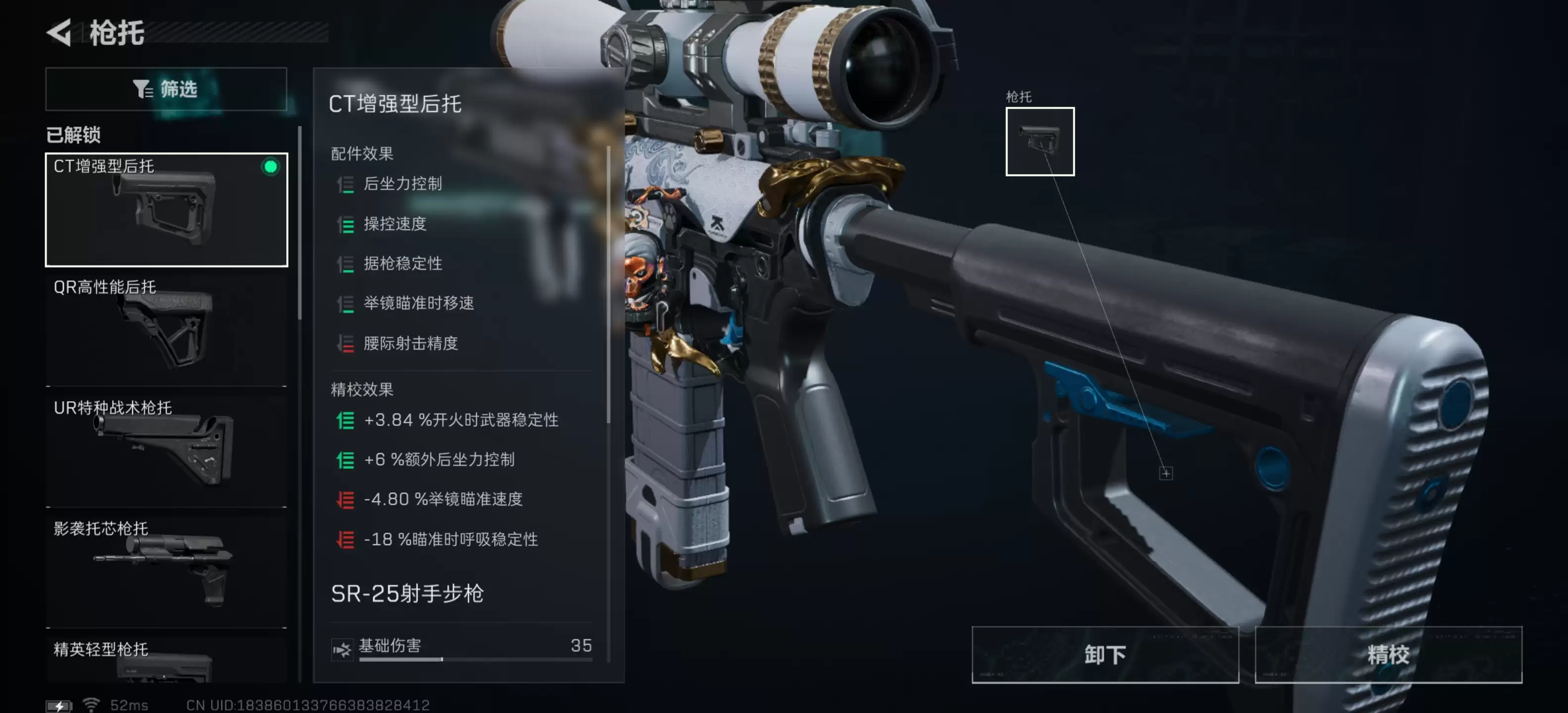The height and width of the screenshot is (713, 1568).
Task: 点击据枪稳定性属性图标
Action: point(346,263)
